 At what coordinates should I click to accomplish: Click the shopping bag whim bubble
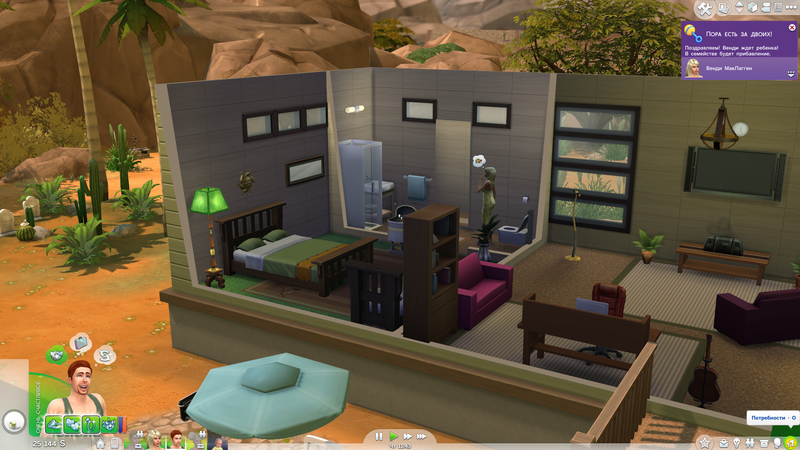coord(80,343)
